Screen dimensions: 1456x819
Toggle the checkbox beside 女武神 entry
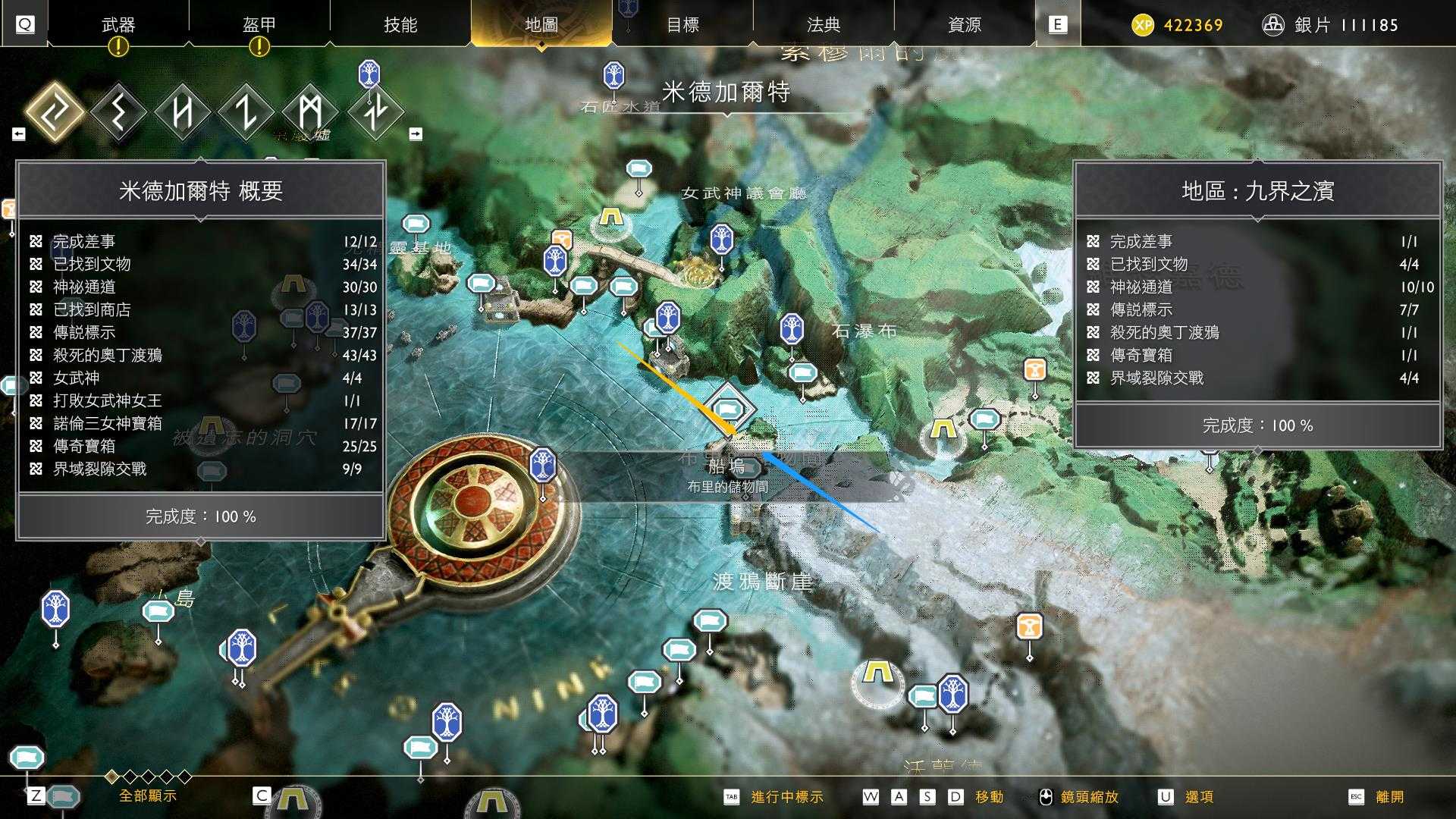(x=34, y=378)
